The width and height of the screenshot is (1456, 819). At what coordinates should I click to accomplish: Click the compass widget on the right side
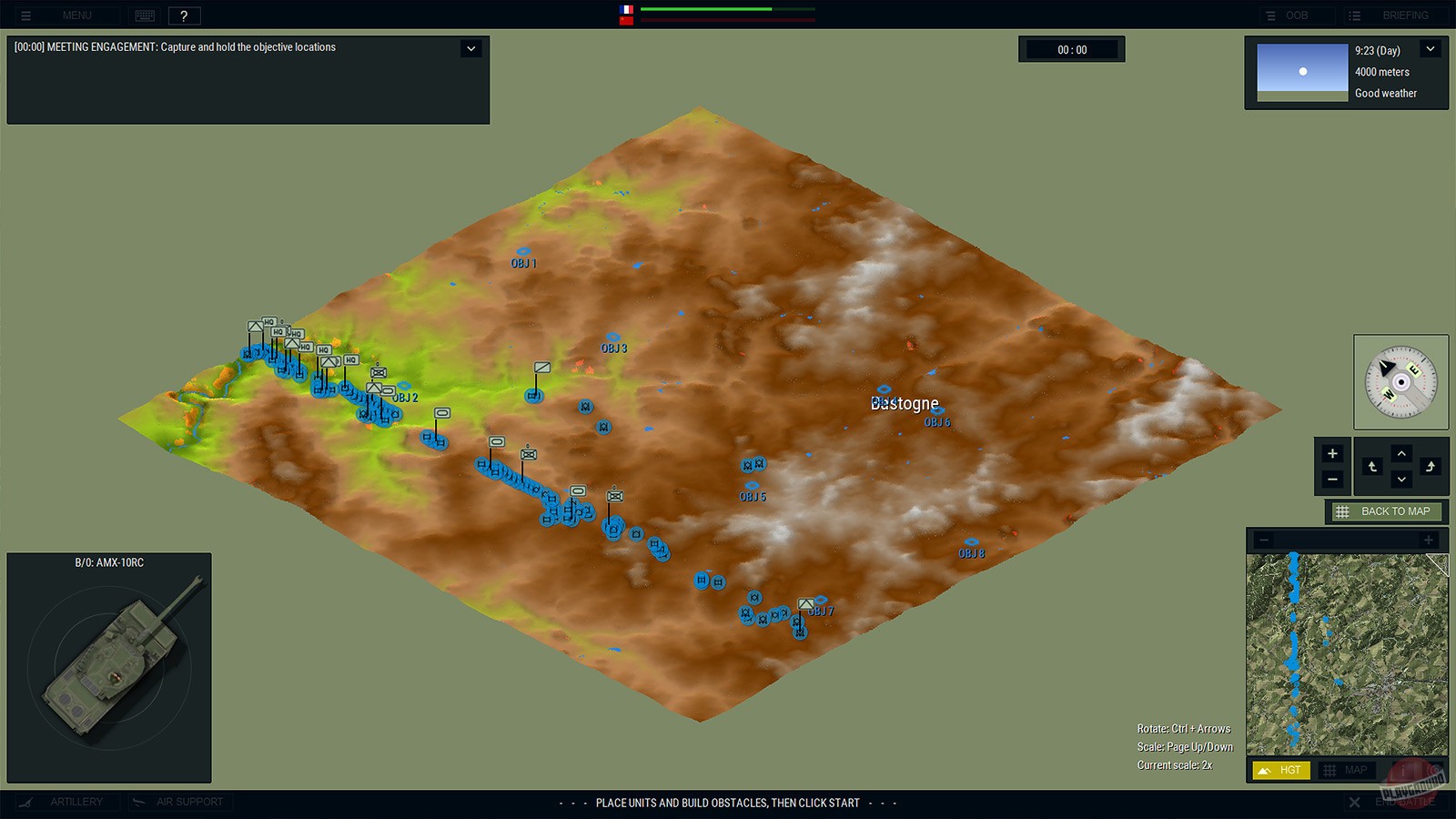click(x=1400, y=380)
